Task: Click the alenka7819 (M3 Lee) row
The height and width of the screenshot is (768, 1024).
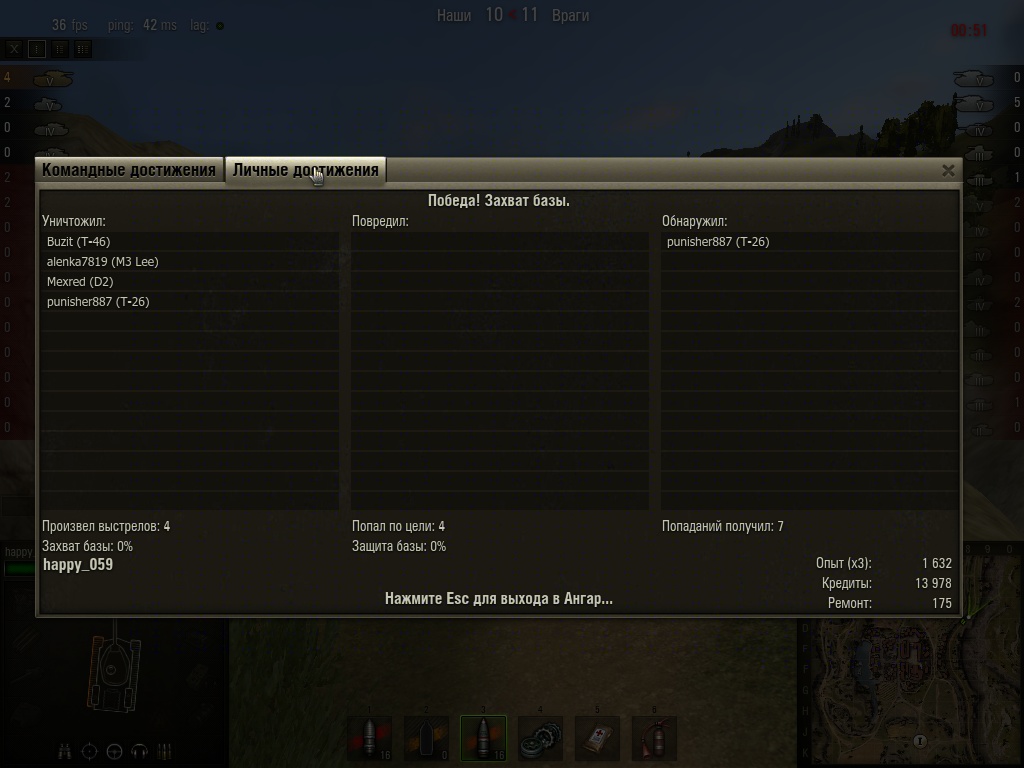Action: click(x=103, y=262)
